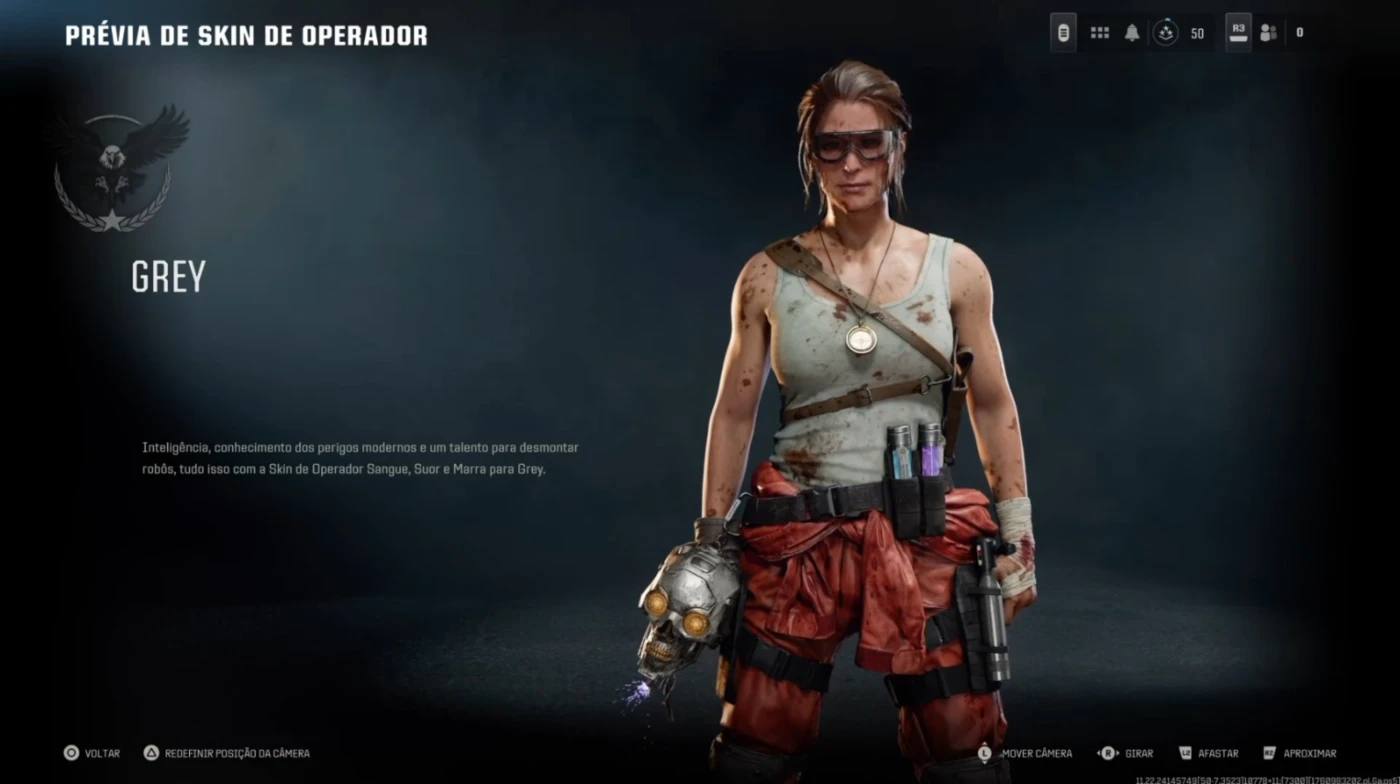The image size is (1400, 784).
Task: Open the options menu icon
Action: [x=1063, y=33]
